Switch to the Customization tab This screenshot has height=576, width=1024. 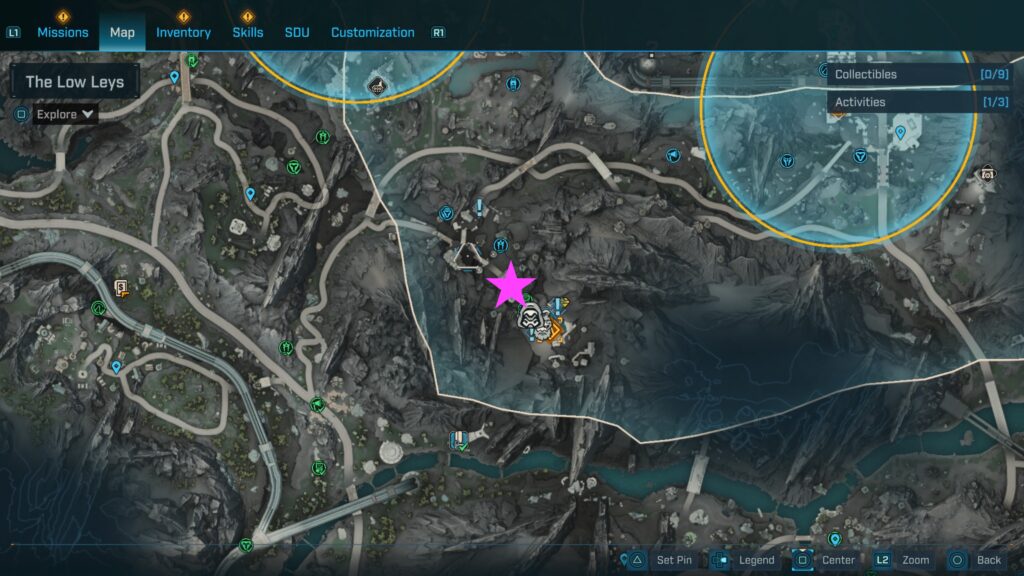[372, 32]
